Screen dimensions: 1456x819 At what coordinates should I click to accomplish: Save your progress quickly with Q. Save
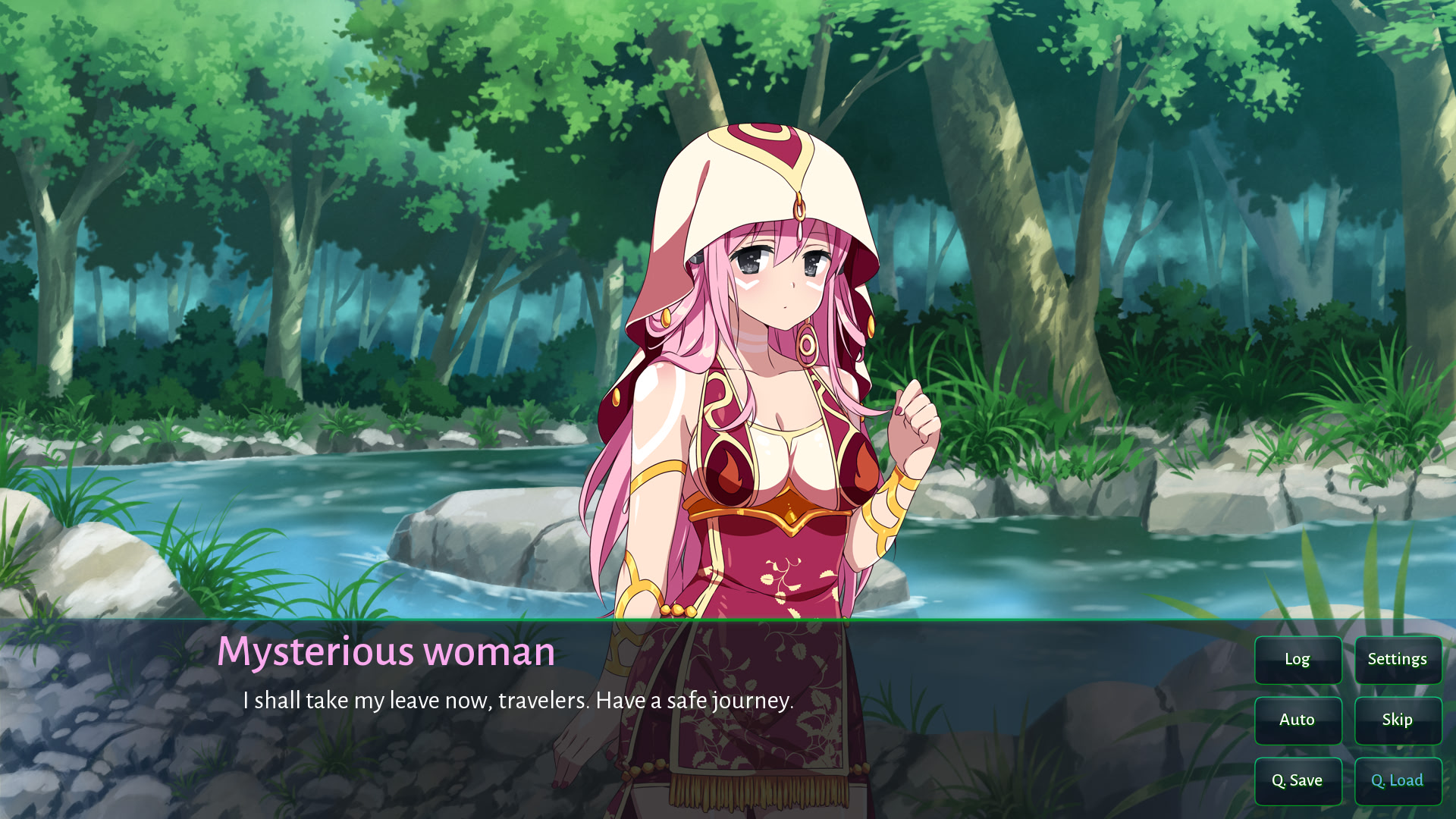(x=1298, y=780)
